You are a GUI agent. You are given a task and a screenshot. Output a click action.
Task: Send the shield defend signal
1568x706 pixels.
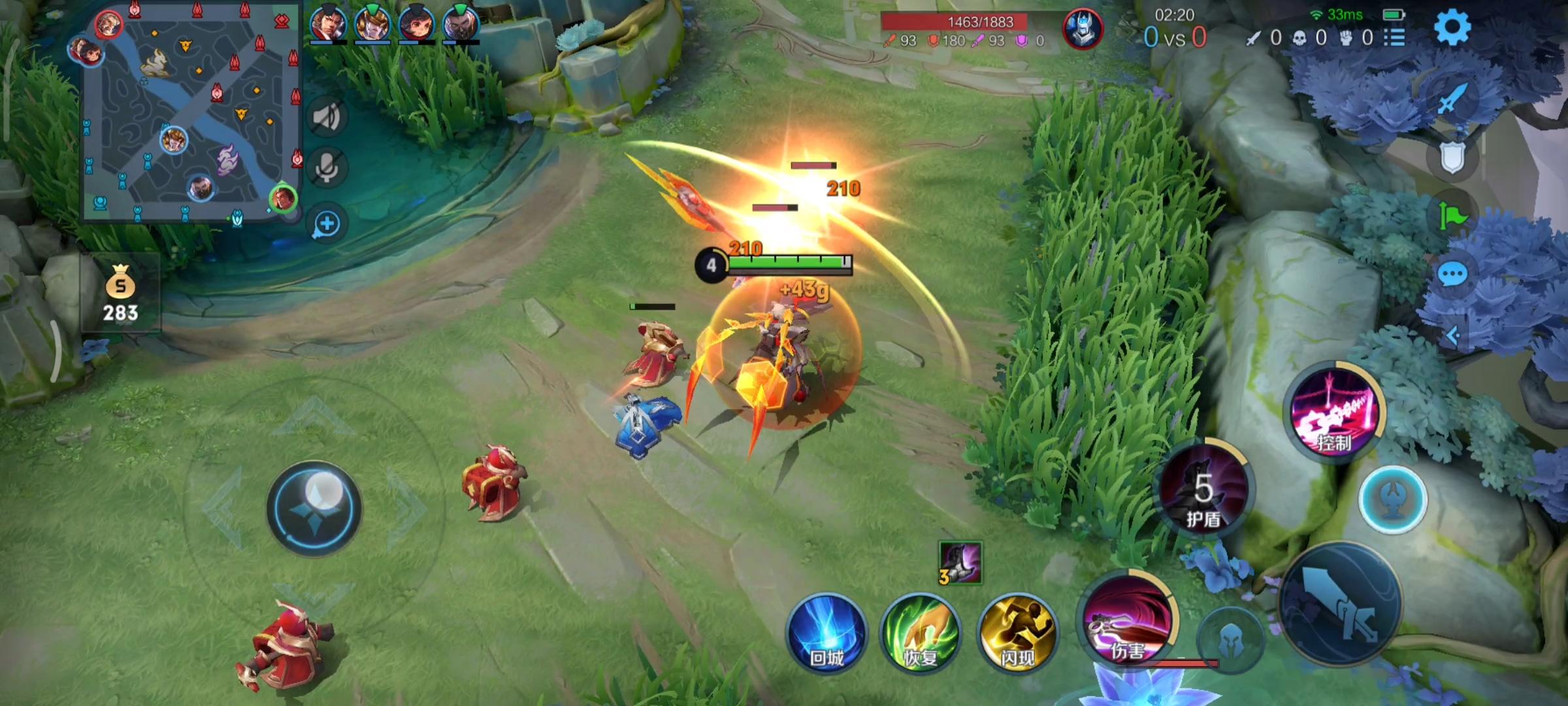click(1452, 157)
